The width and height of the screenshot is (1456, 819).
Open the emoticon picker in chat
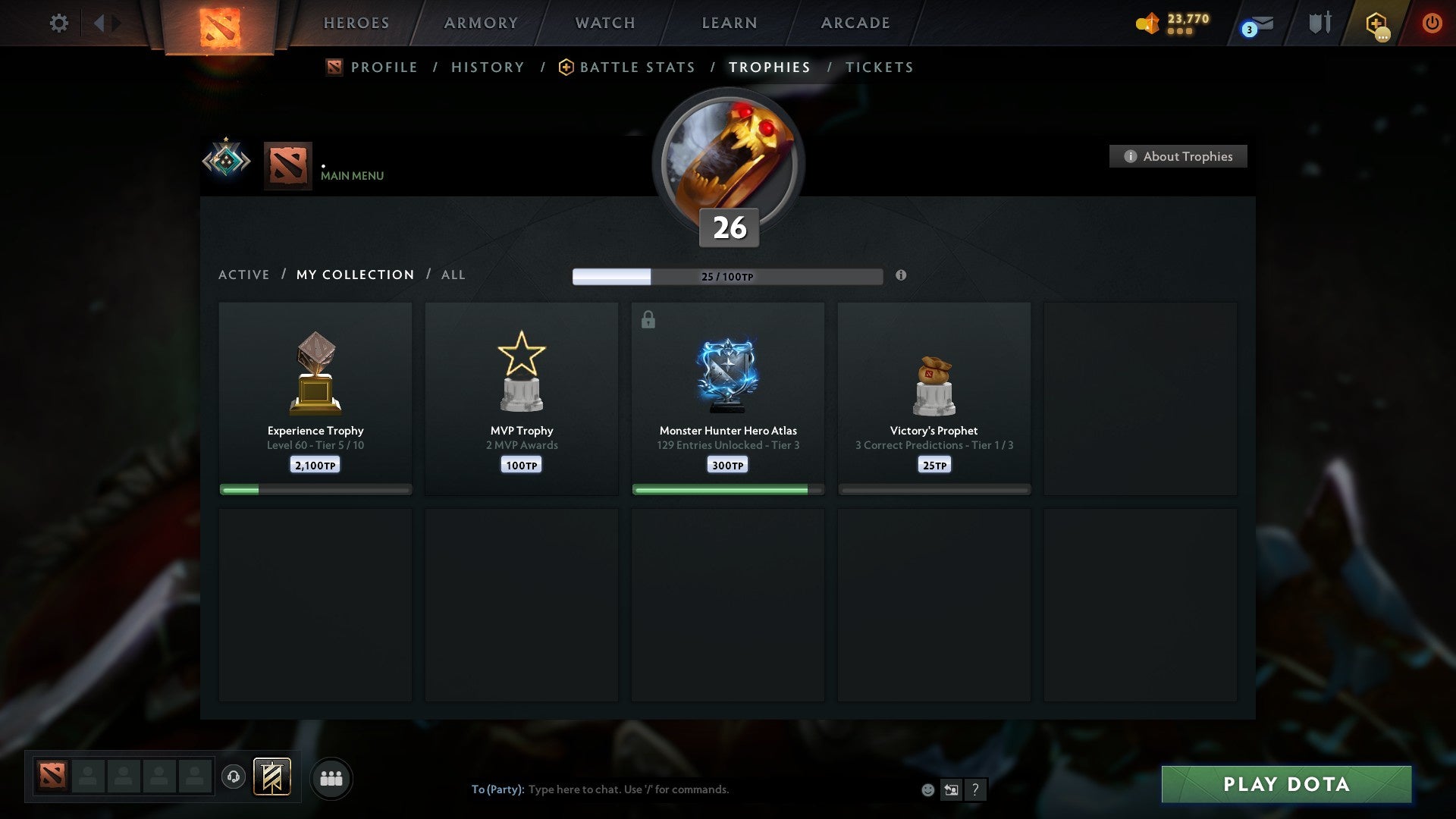coord(928,789)
